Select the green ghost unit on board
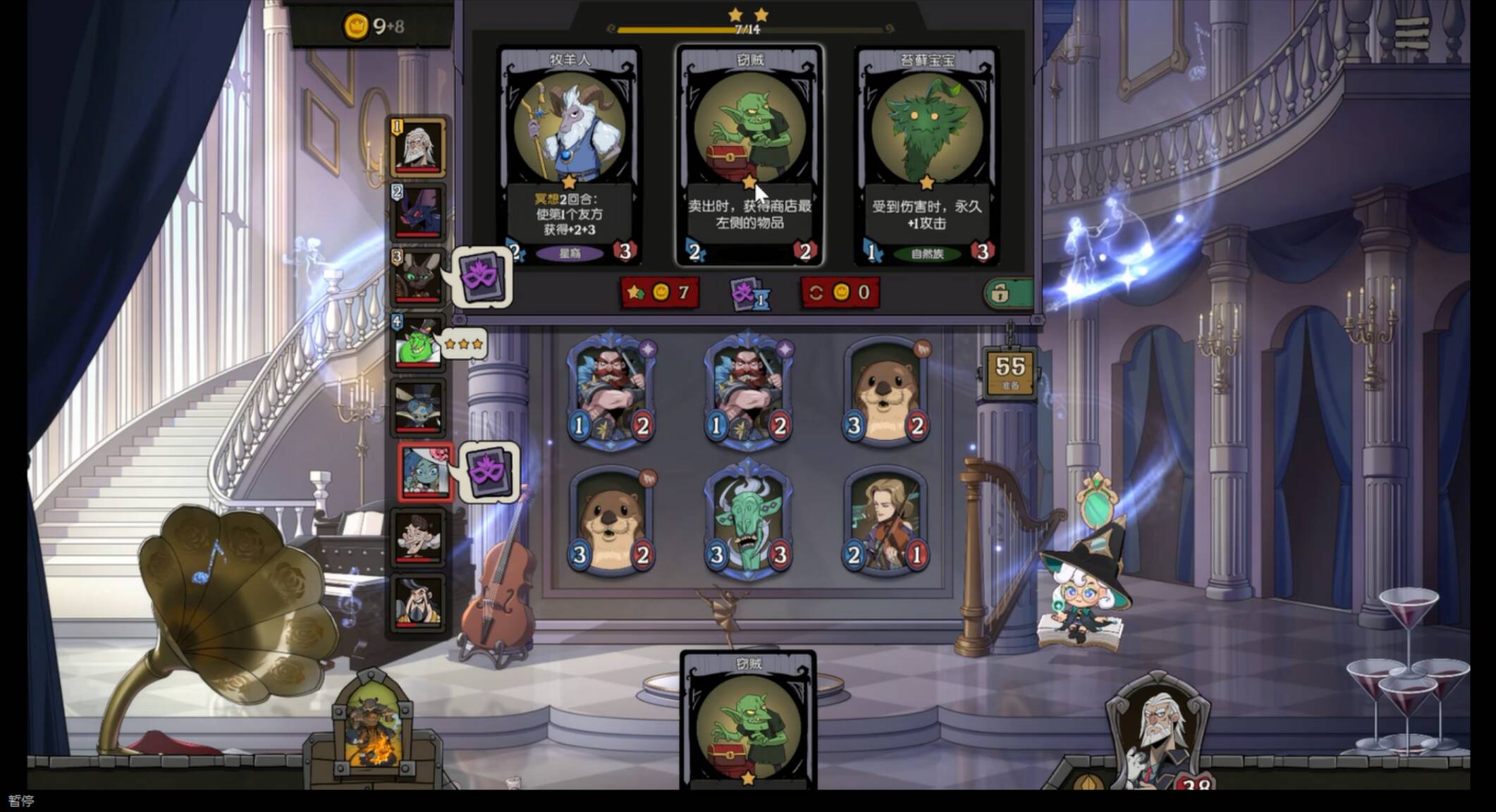 [x=749, y=522]
